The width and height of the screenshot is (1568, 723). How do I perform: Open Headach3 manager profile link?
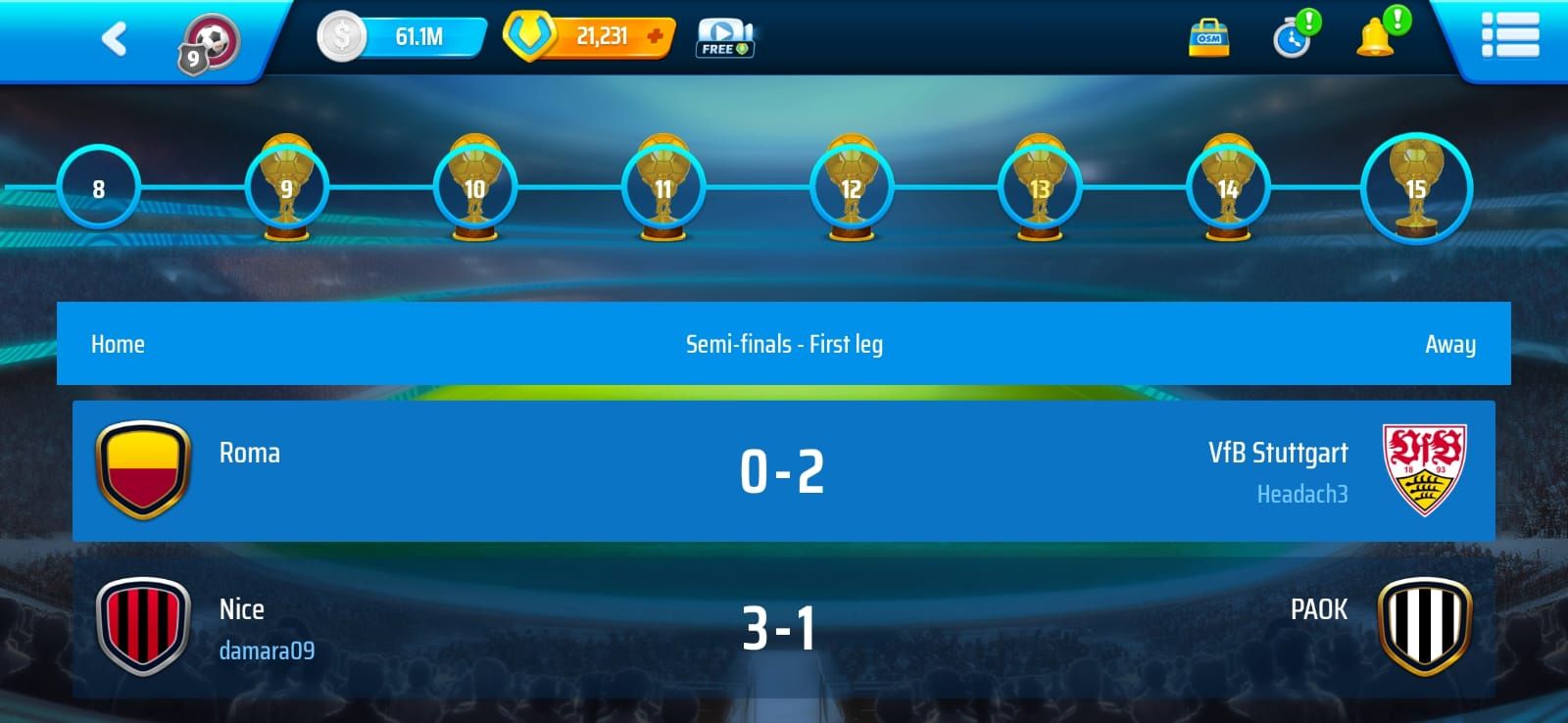point(1303,496)
